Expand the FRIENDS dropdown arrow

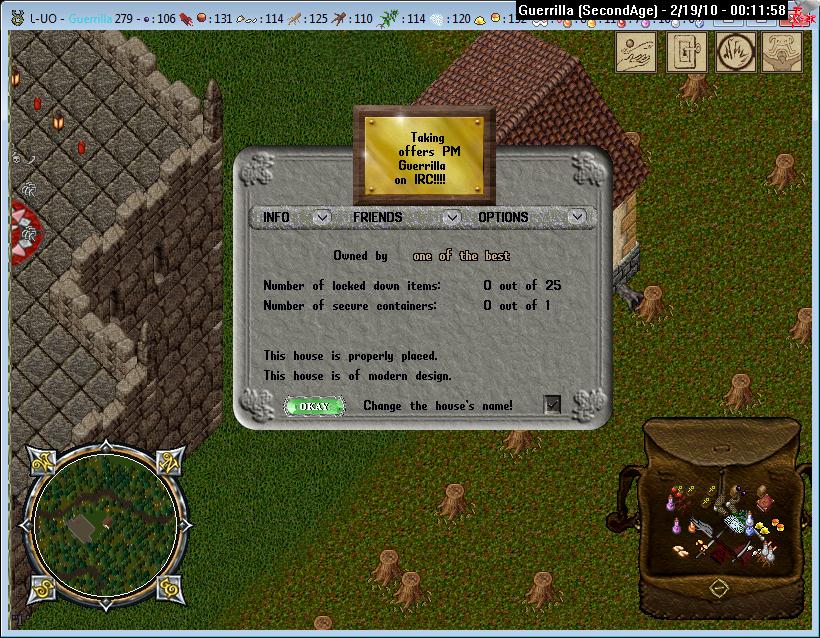pos(452,217)
